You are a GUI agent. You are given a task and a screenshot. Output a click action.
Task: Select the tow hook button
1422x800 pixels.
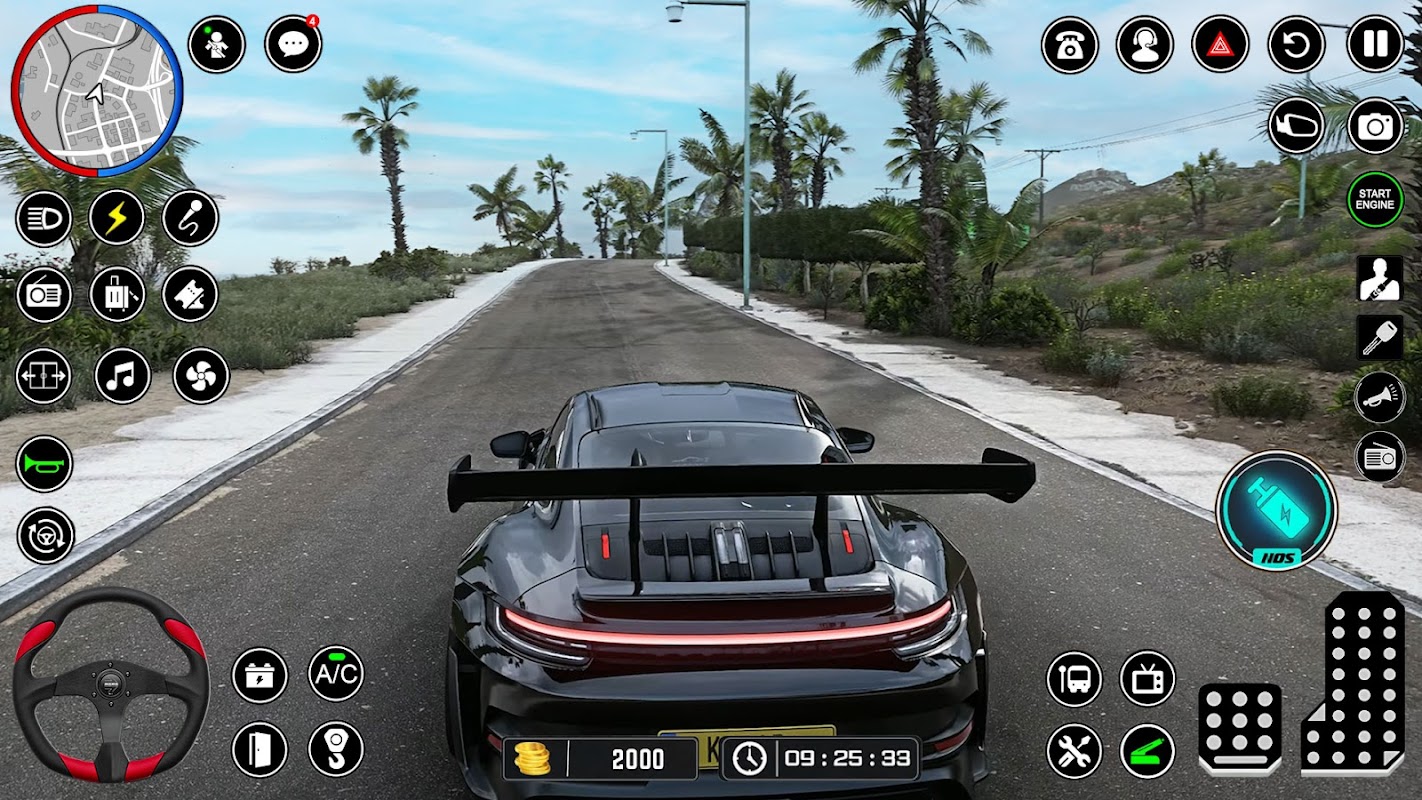tap(335, 749)
